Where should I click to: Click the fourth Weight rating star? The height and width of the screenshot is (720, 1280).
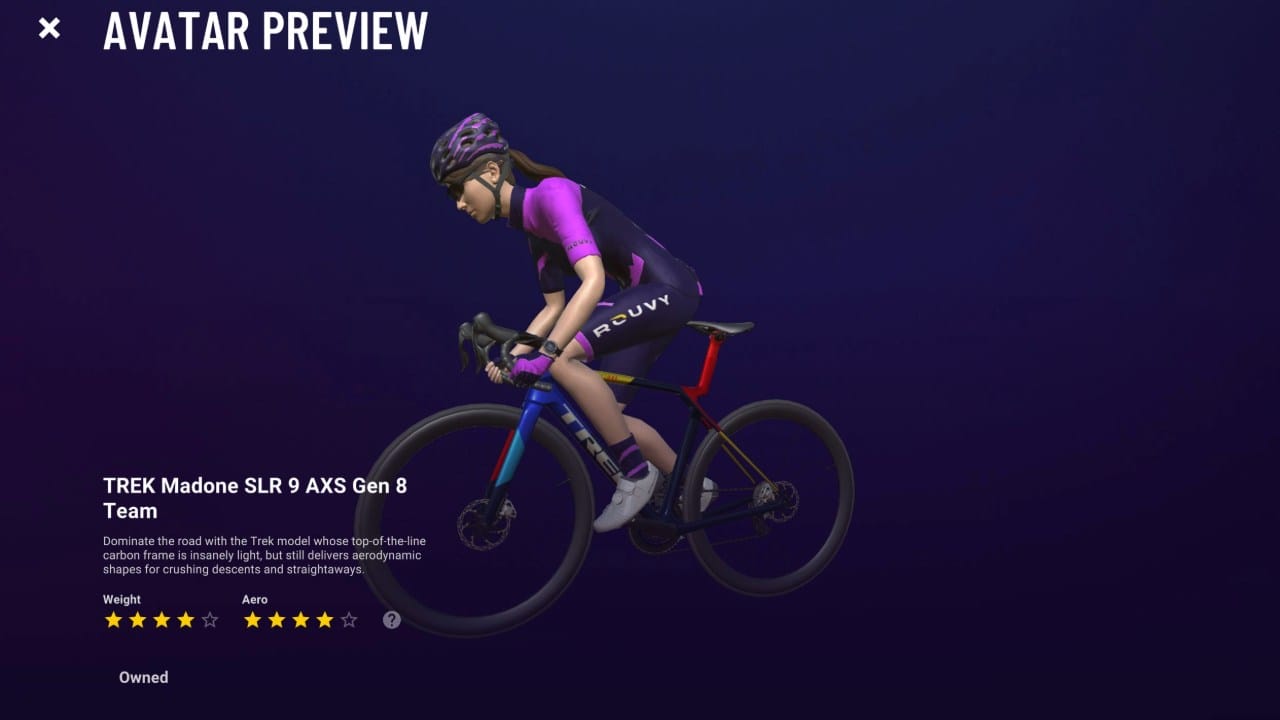184,620
